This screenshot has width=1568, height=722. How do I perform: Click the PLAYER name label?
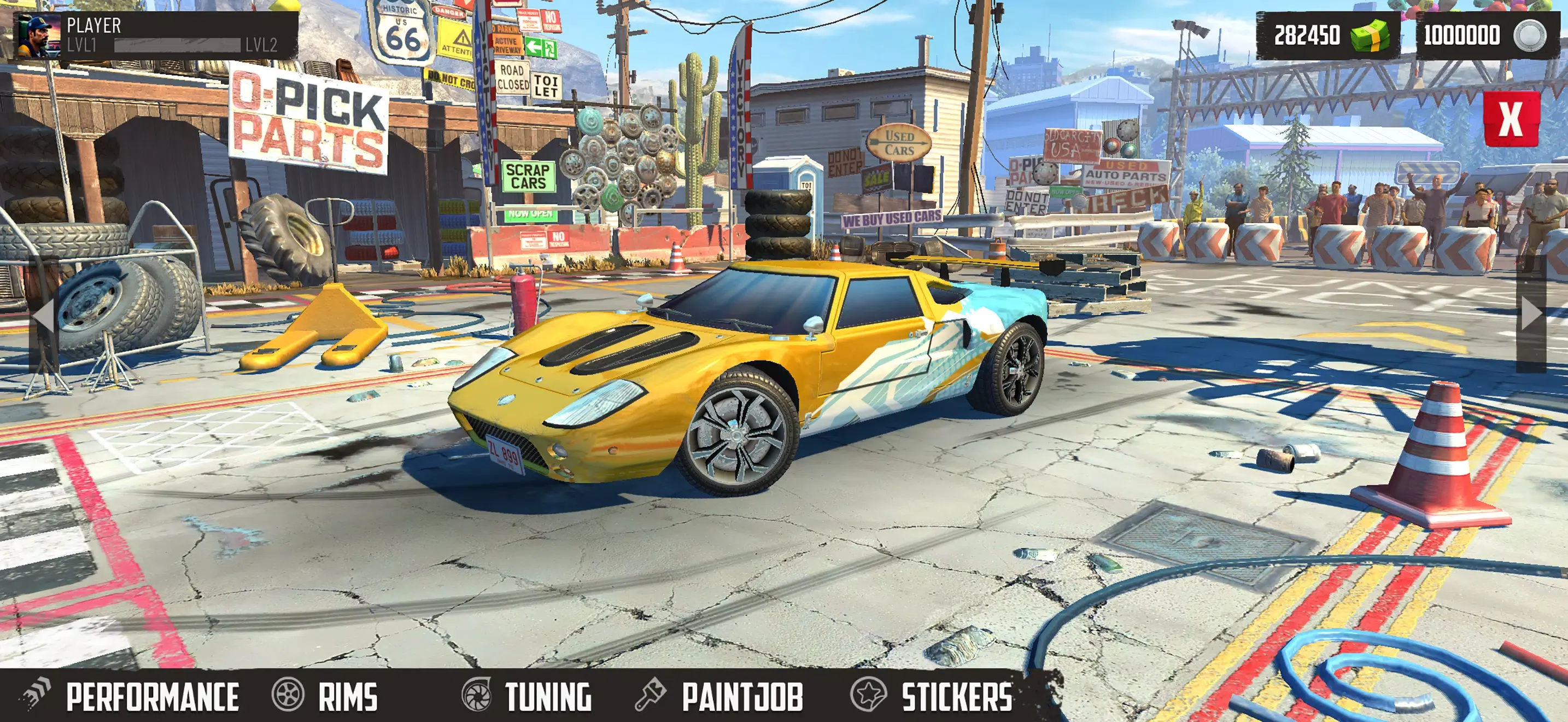click(93, 26)
